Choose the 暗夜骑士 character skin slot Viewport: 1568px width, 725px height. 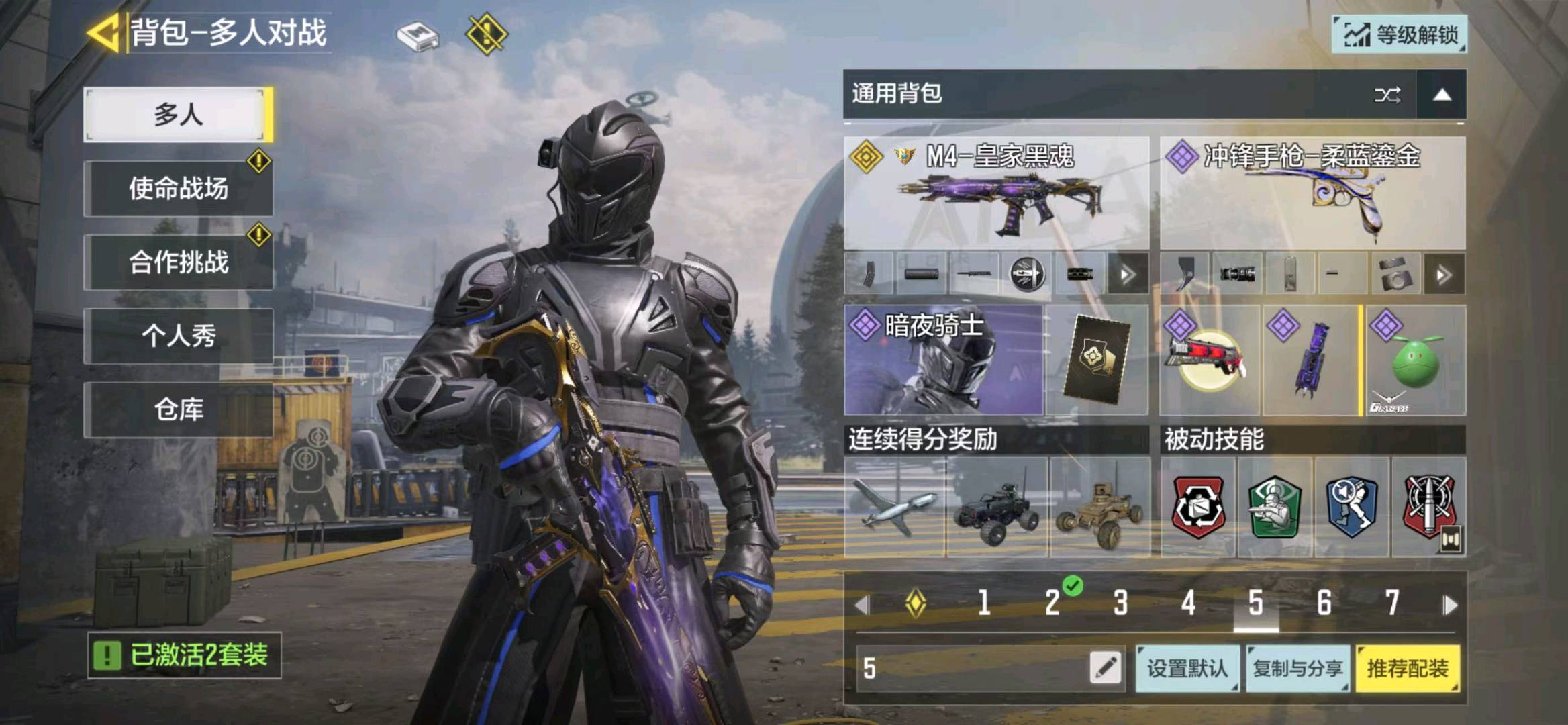click(x=943, y=360)
